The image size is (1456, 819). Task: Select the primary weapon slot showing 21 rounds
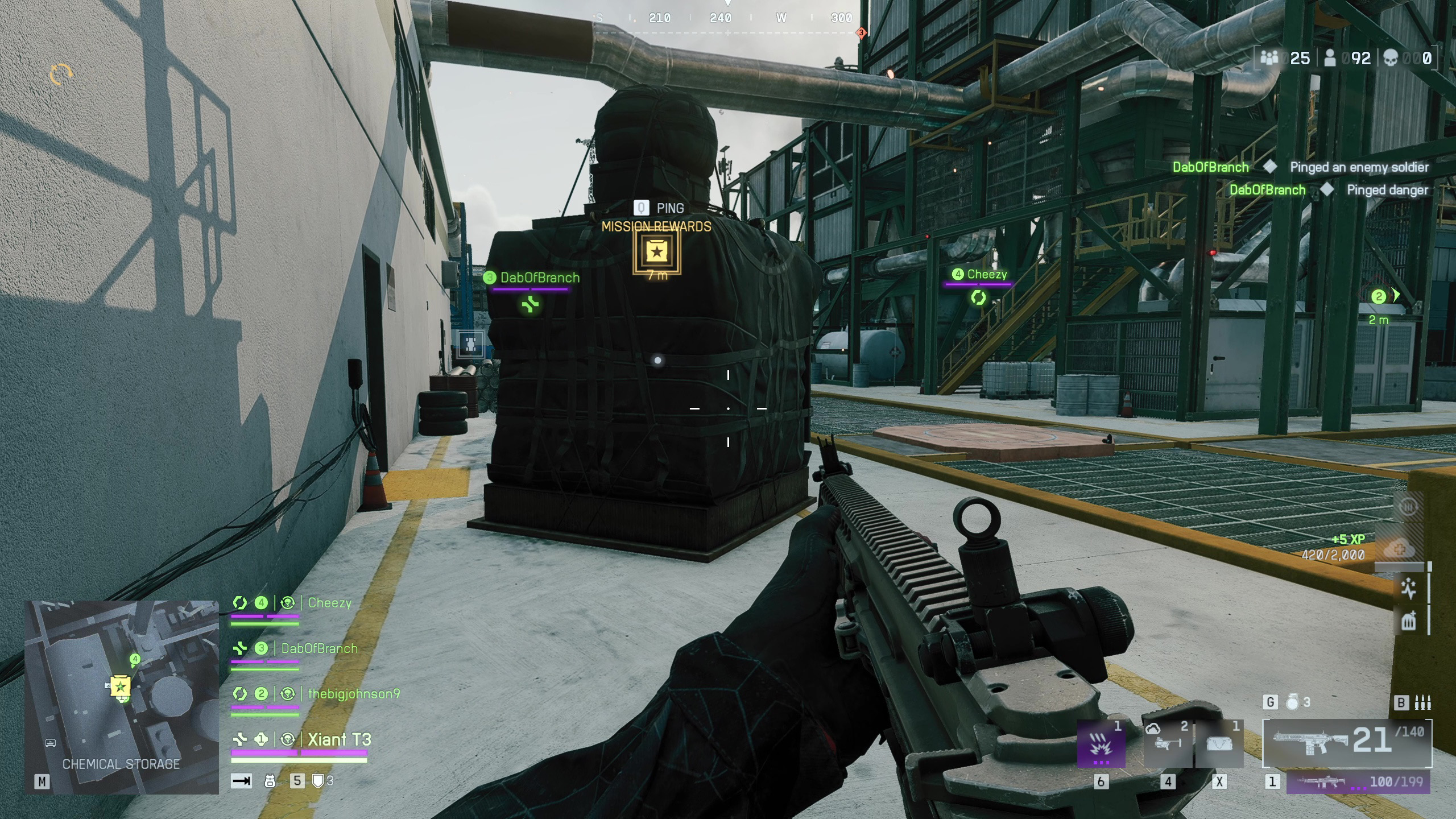(x=1347, y=742)
